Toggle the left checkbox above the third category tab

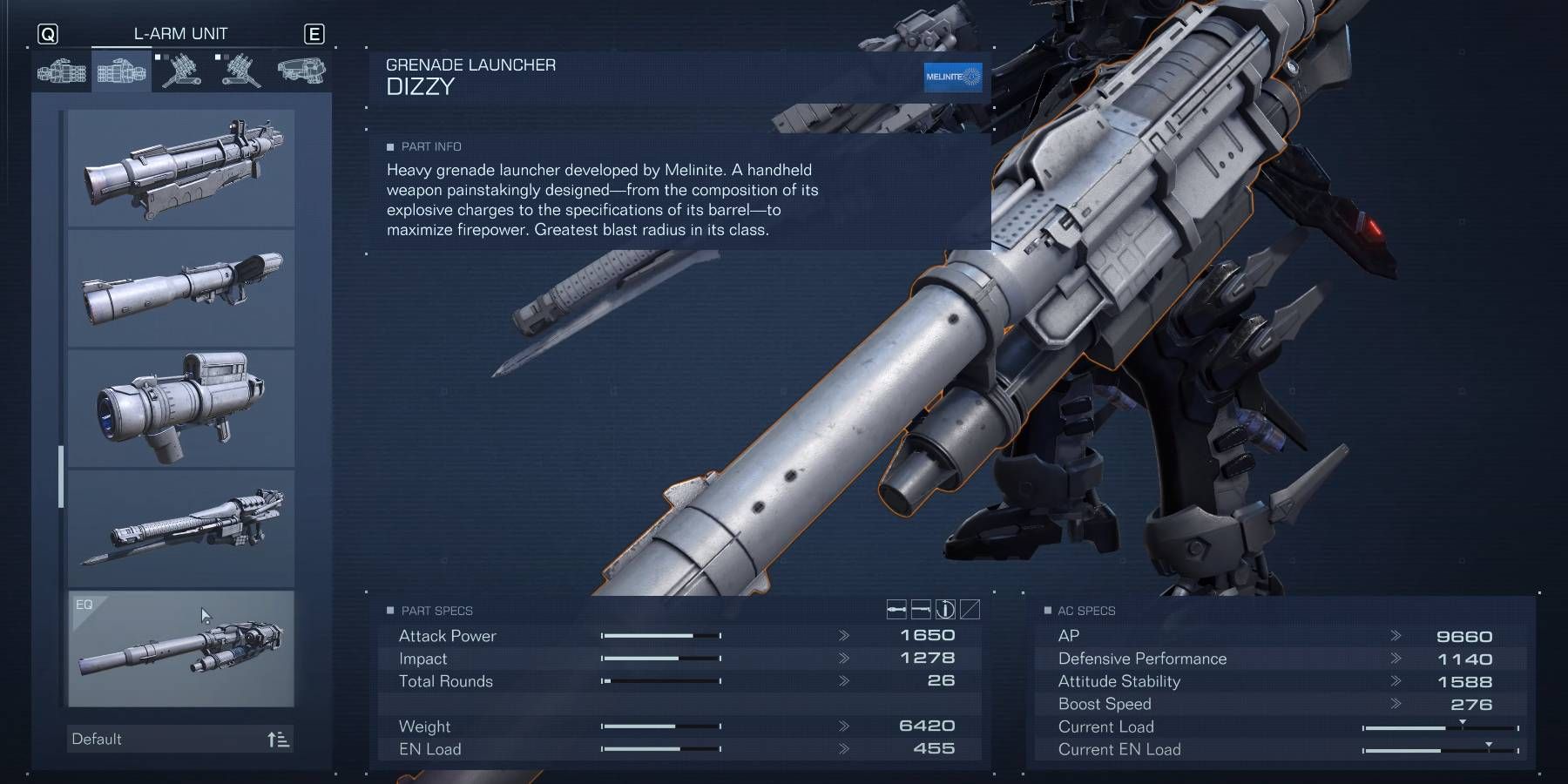[x=158, y=57]
